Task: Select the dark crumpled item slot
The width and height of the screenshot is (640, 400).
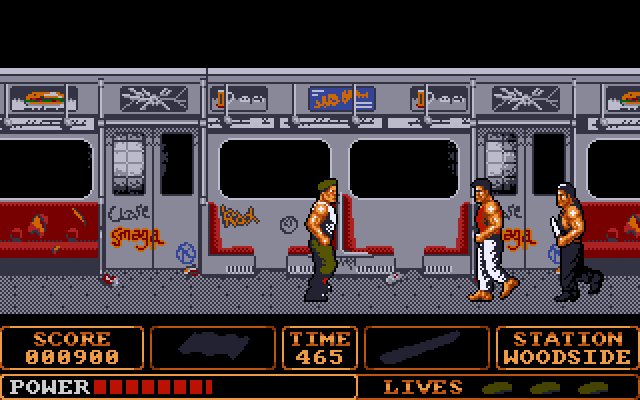Action: 213,347
